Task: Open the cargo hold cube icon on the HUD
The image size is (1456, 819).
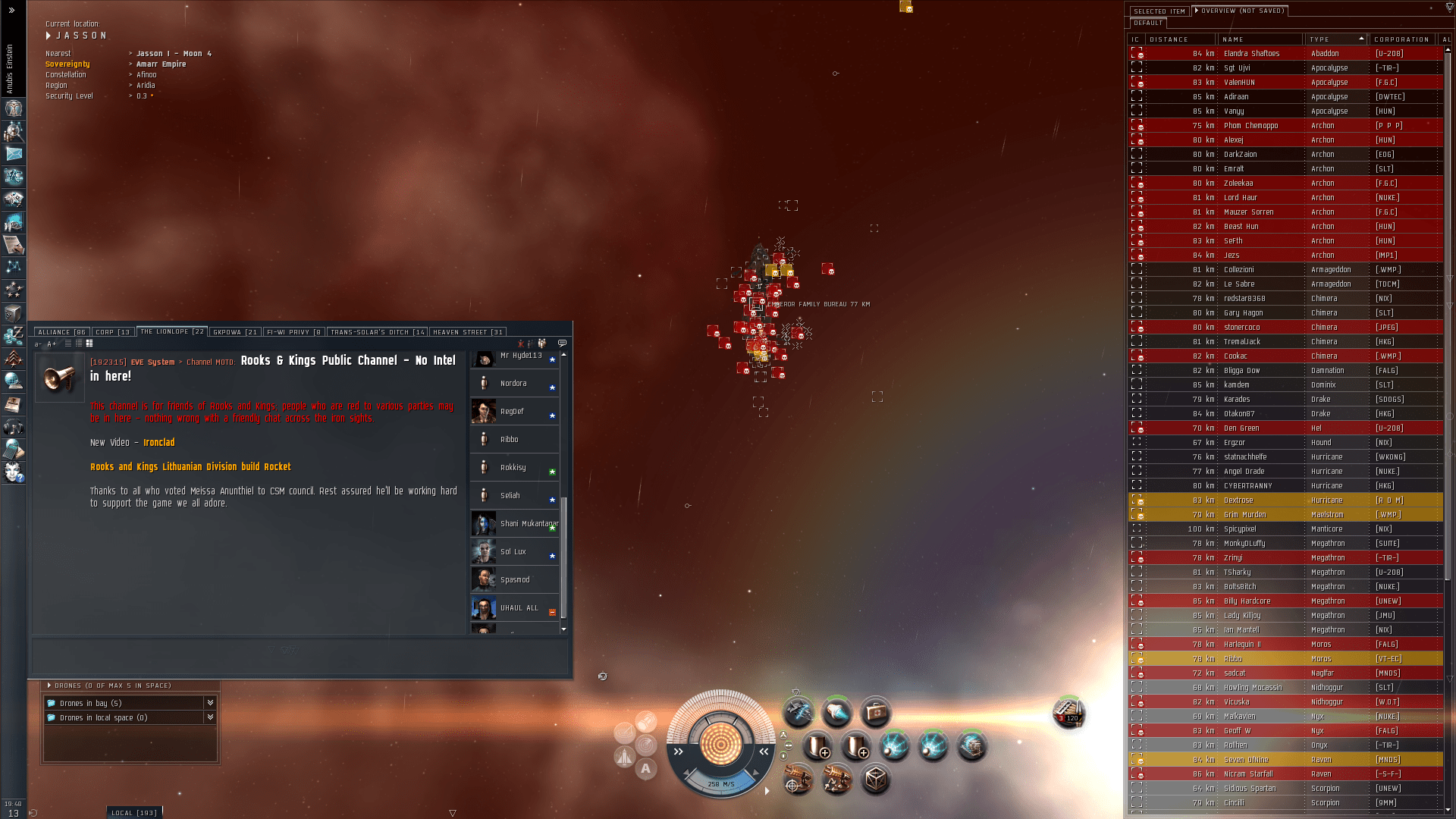Action: point(877,781)
